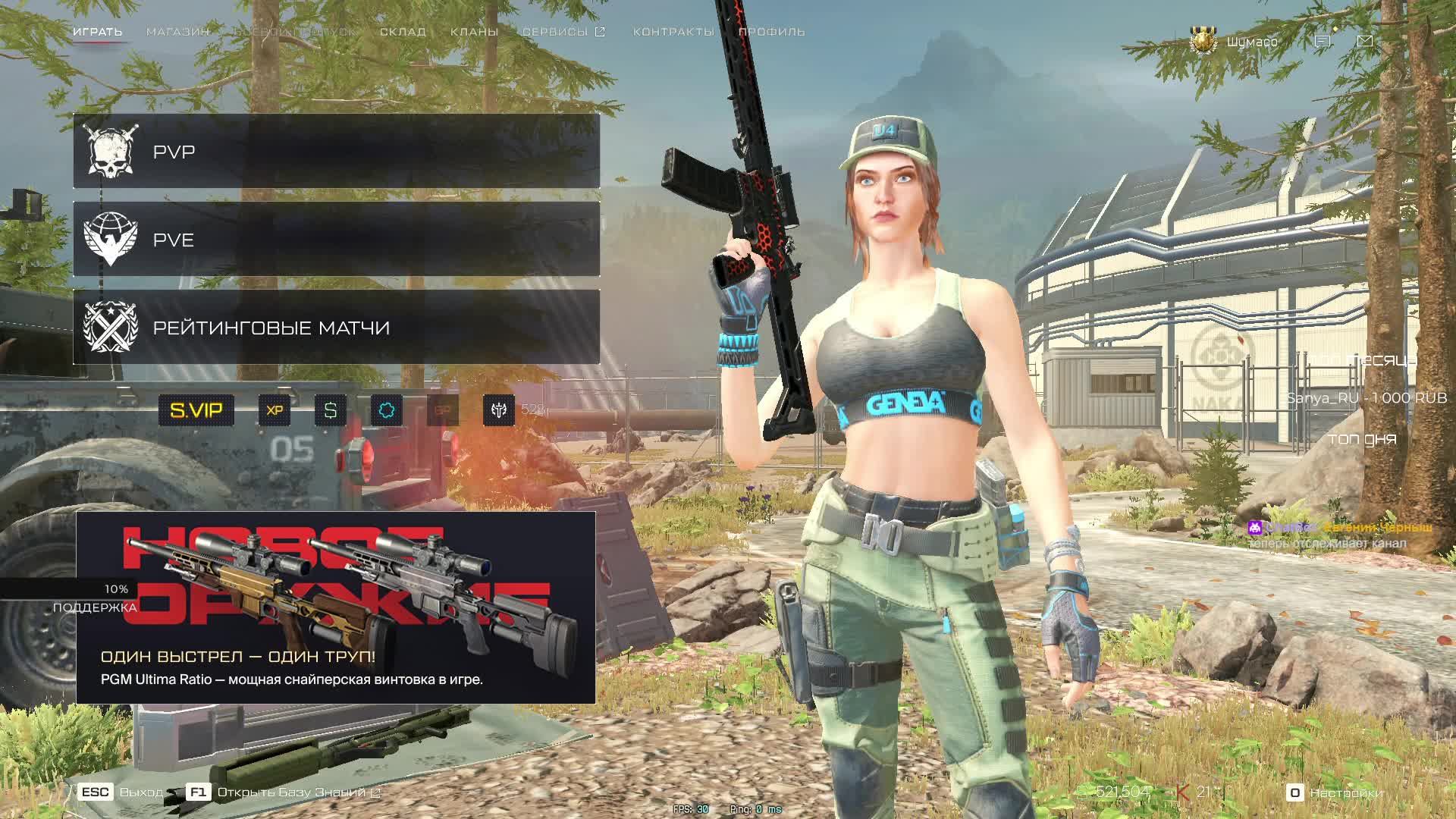Switch to the Играть tab

tap(98, 32)
